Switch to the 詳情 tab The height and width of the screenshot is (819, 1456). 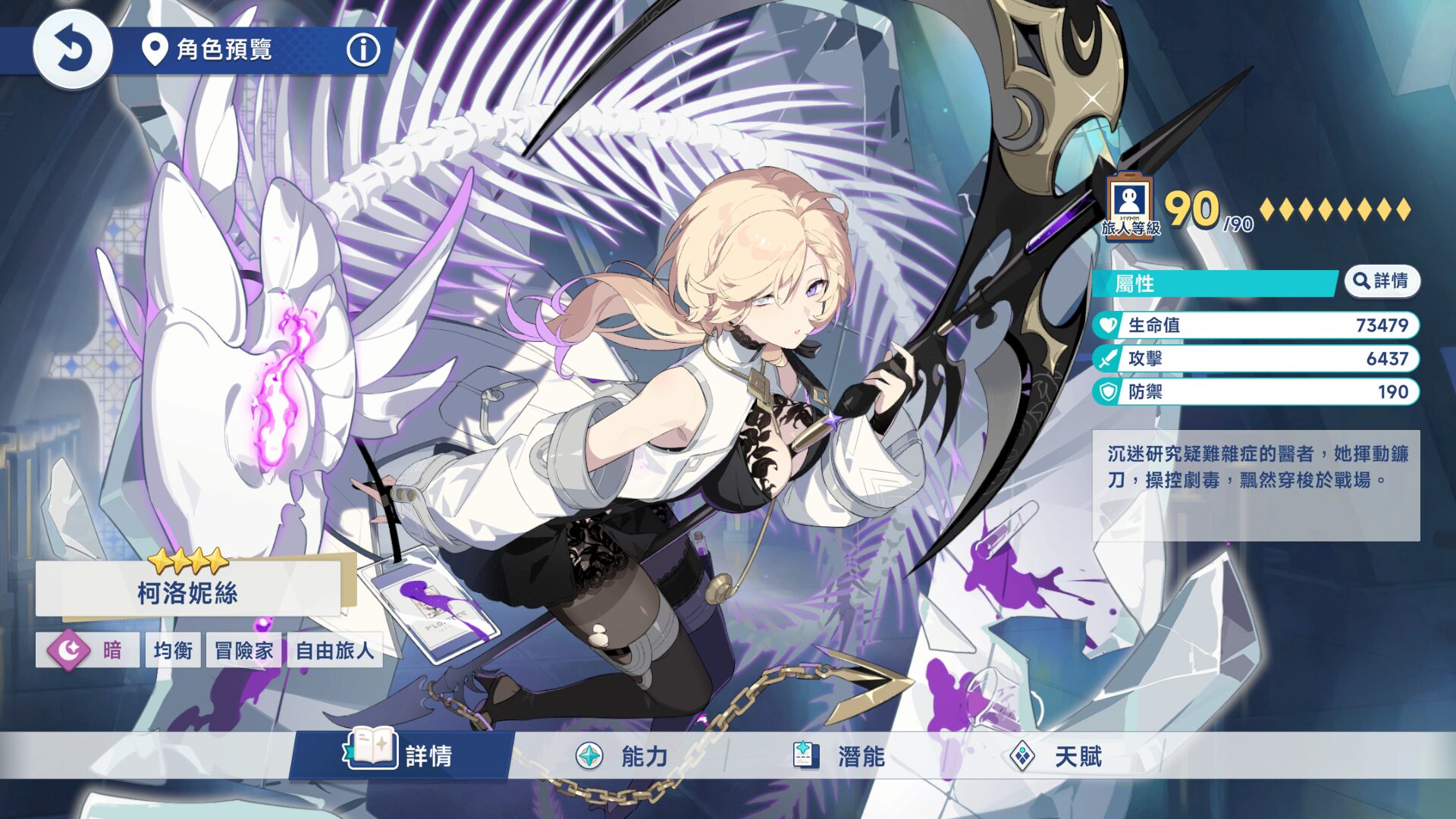tap(402, 755)
